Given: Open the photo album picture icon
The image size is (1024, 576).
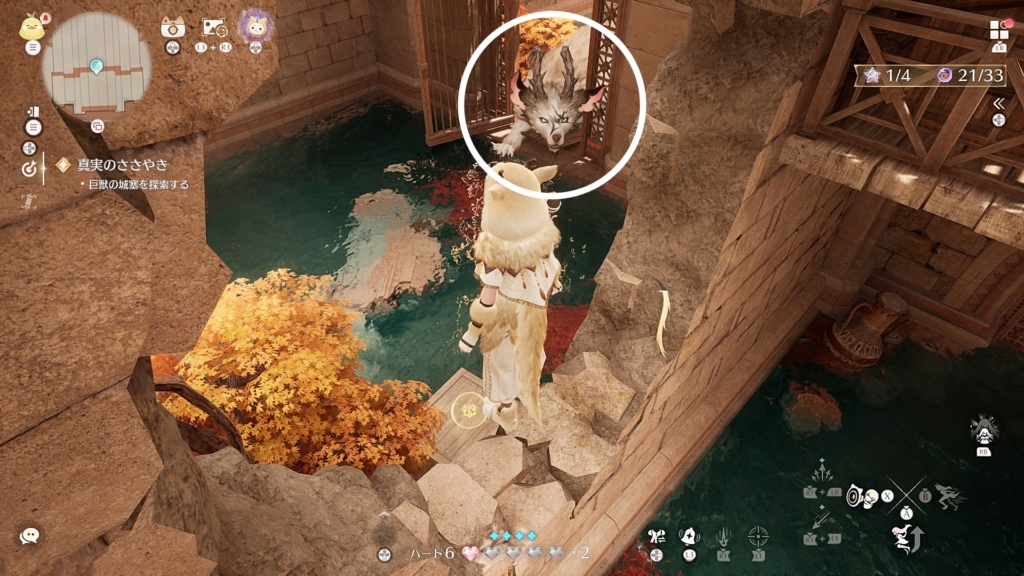Looking at the screenshot, I should [214, 28].
